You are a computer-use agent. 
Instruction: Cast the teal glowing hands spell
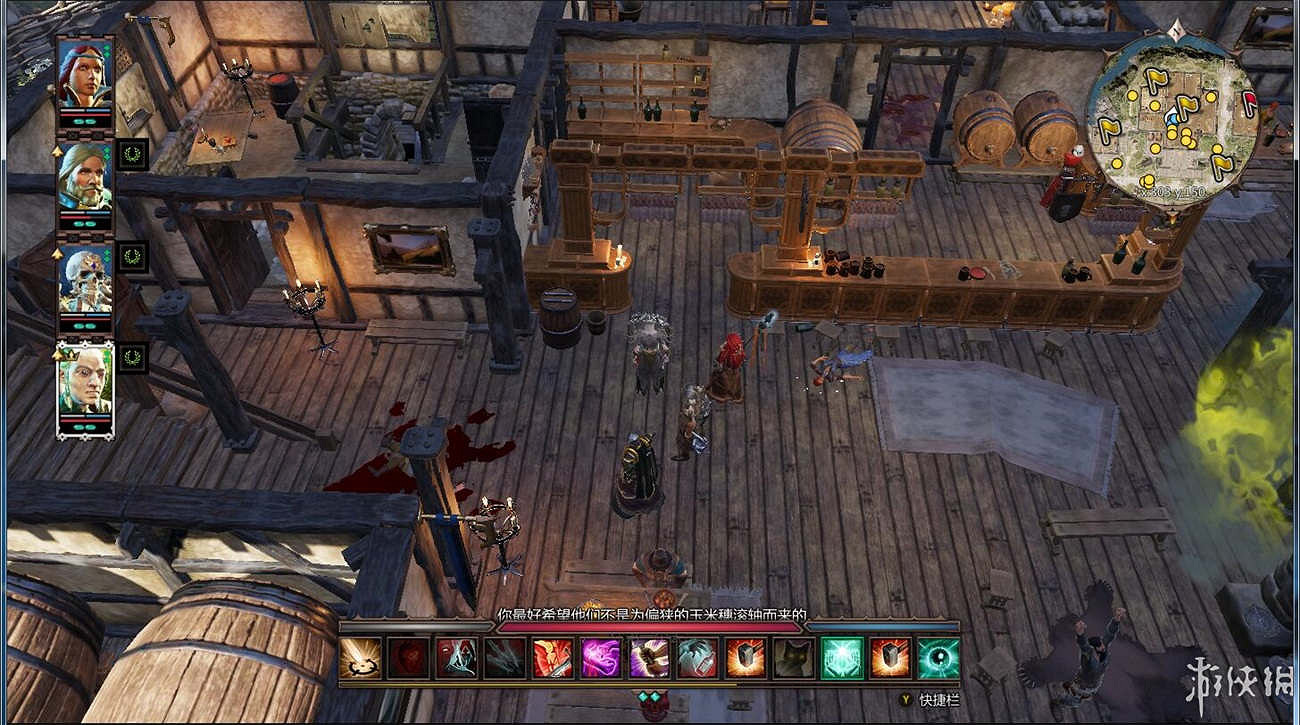click(x=842, y=658)
